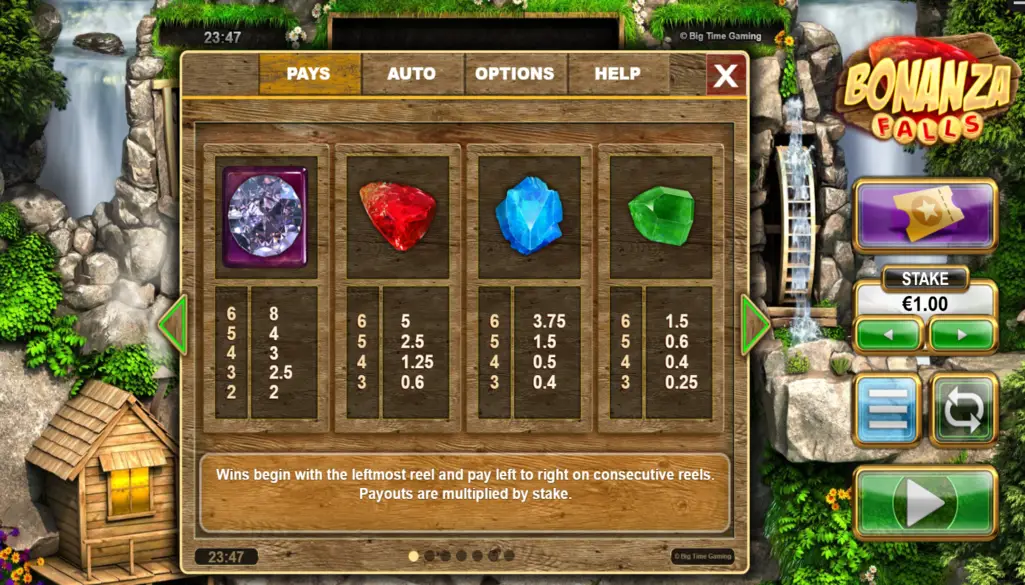The image size is (1025, 585).
Task: Open the blue menu button
Action: (887, 409)
